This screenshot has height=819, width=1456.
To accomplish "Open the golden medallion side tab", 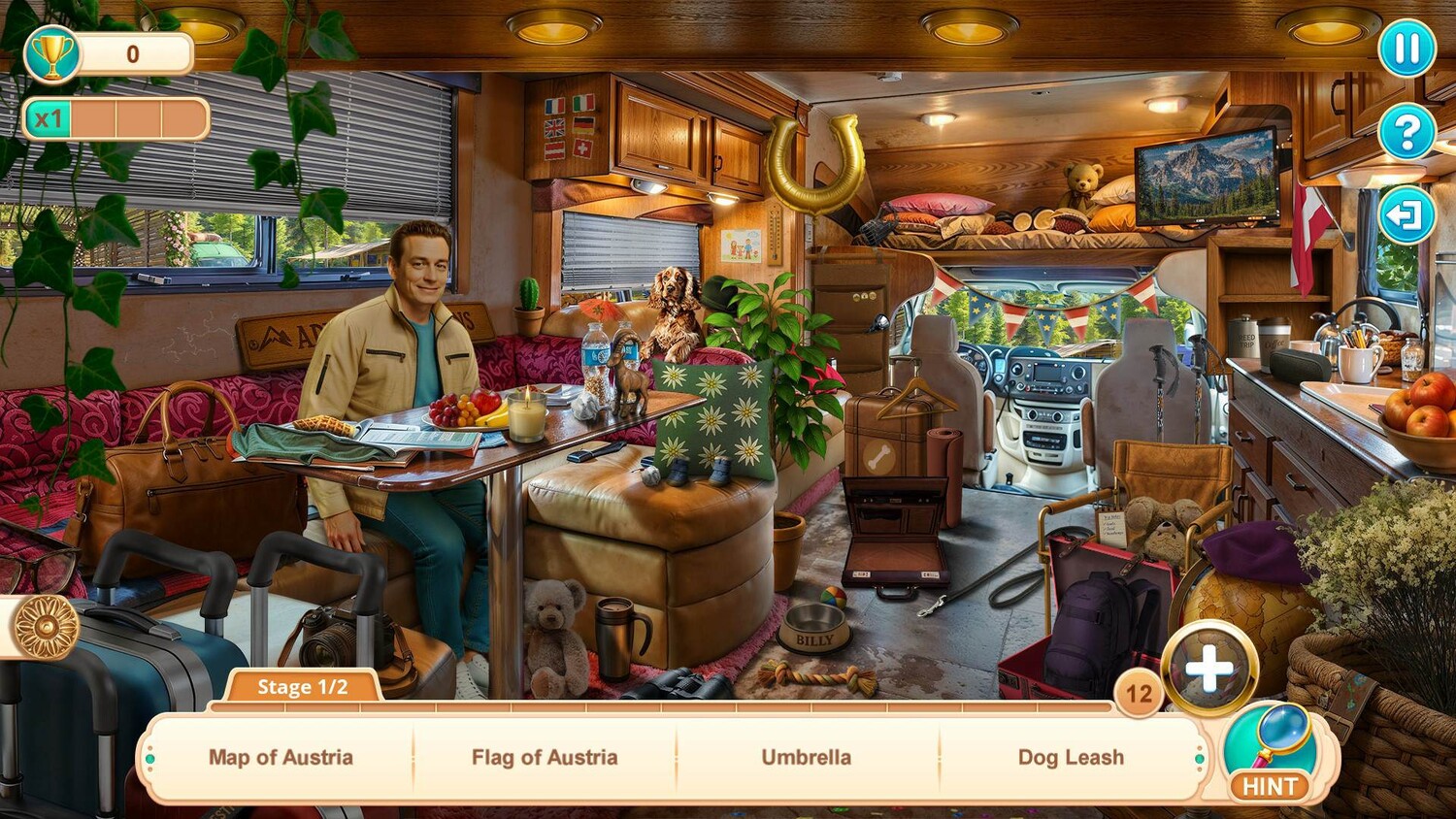I will [45, 627].
